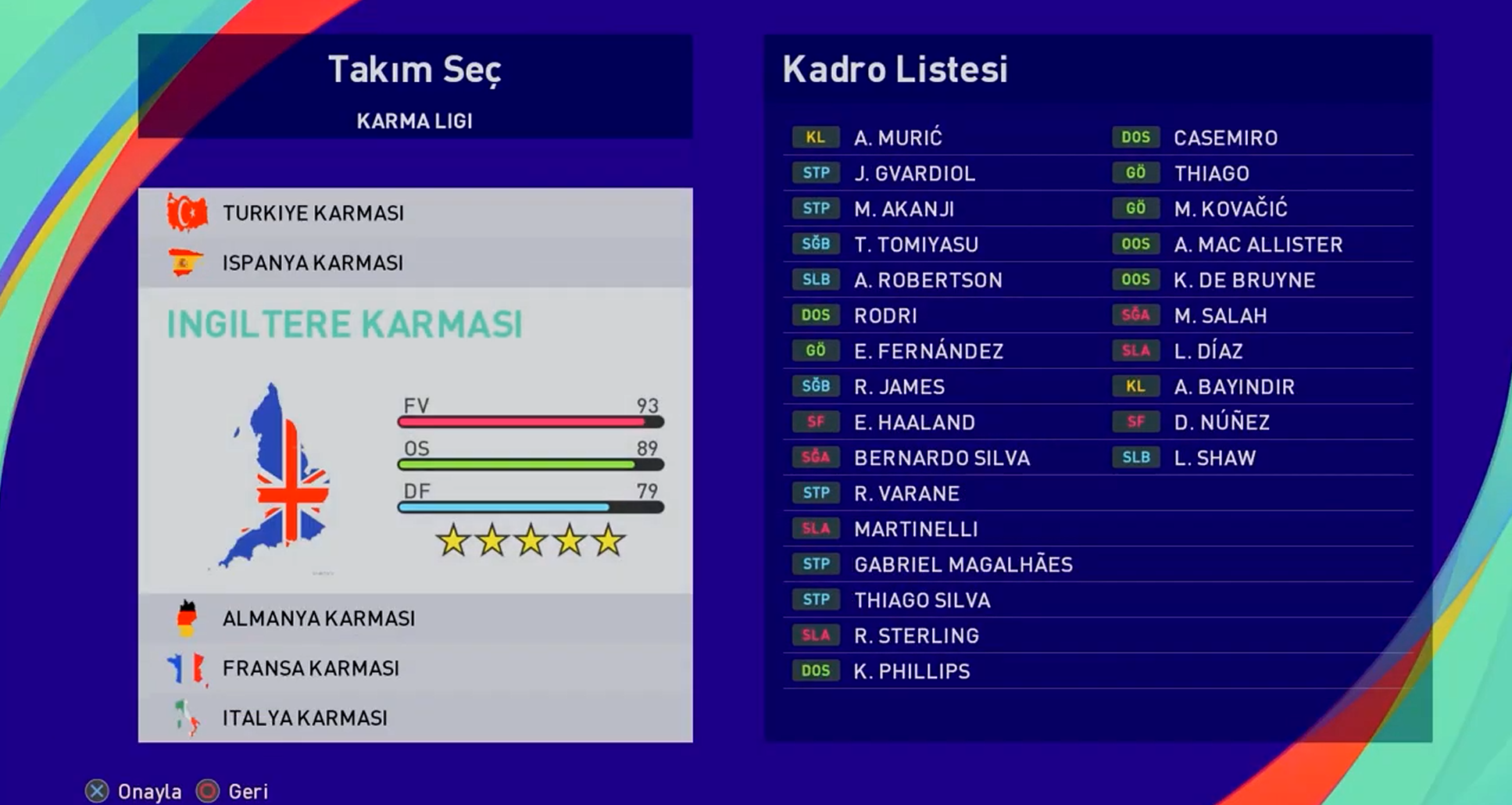
Task: Pick Casemiro from the squad list
Action: point(1225,138)
